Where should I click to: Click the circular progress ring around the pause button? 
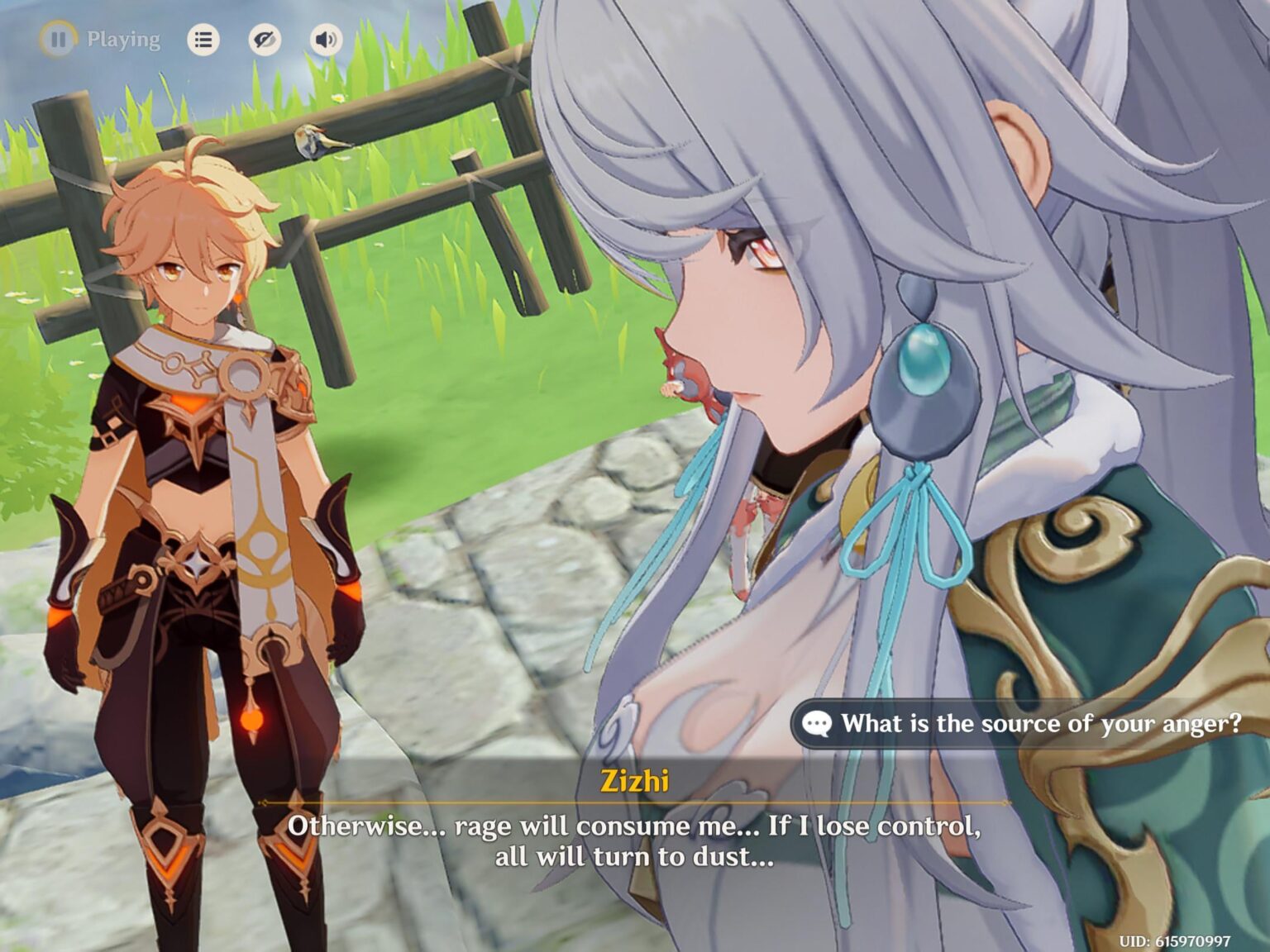tap(59, 38)
